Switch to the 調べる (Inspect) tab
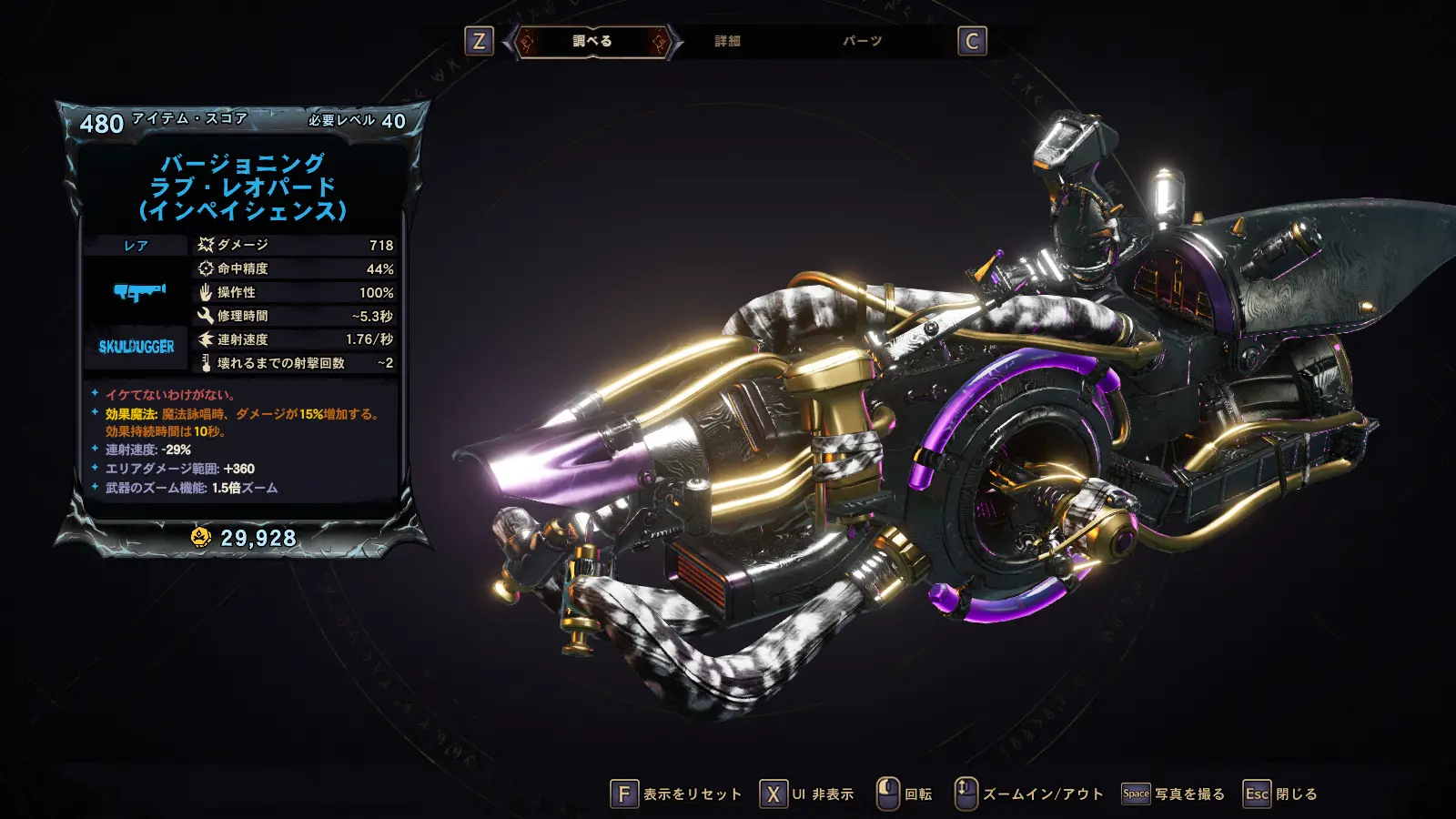The image size is (1456, 819). [x=592, y=41]
